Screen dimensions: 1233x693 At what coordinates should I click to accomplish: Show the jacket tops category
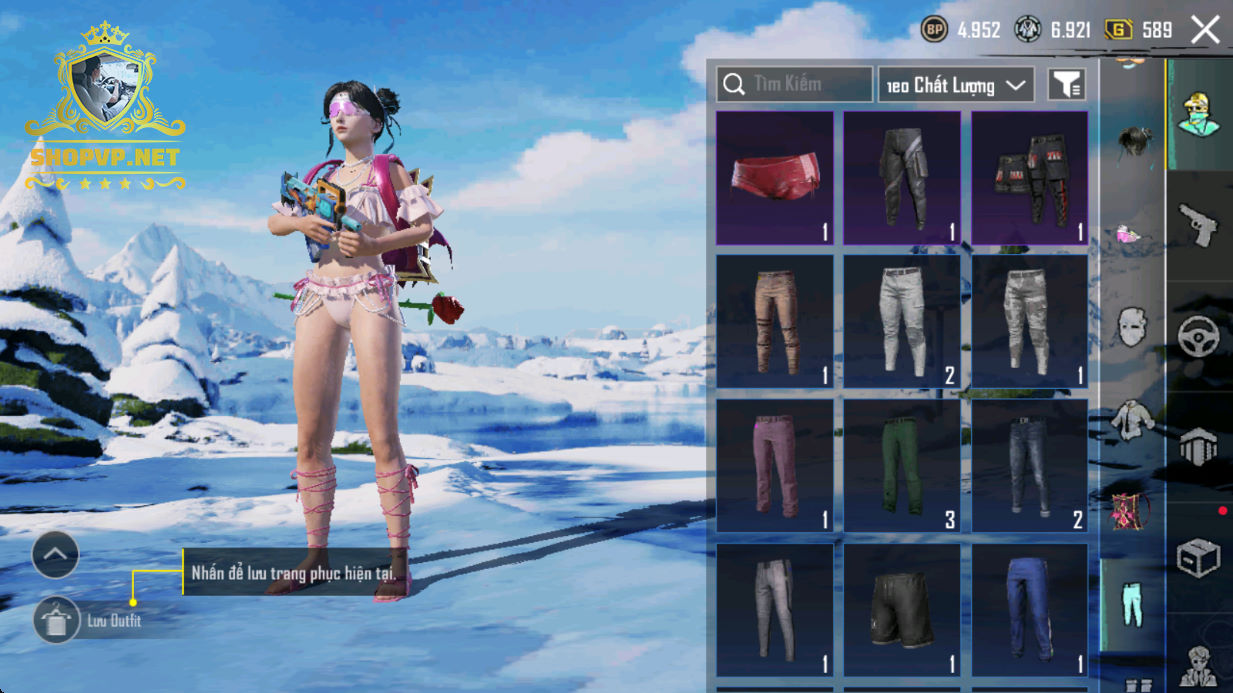(1132, 419)
